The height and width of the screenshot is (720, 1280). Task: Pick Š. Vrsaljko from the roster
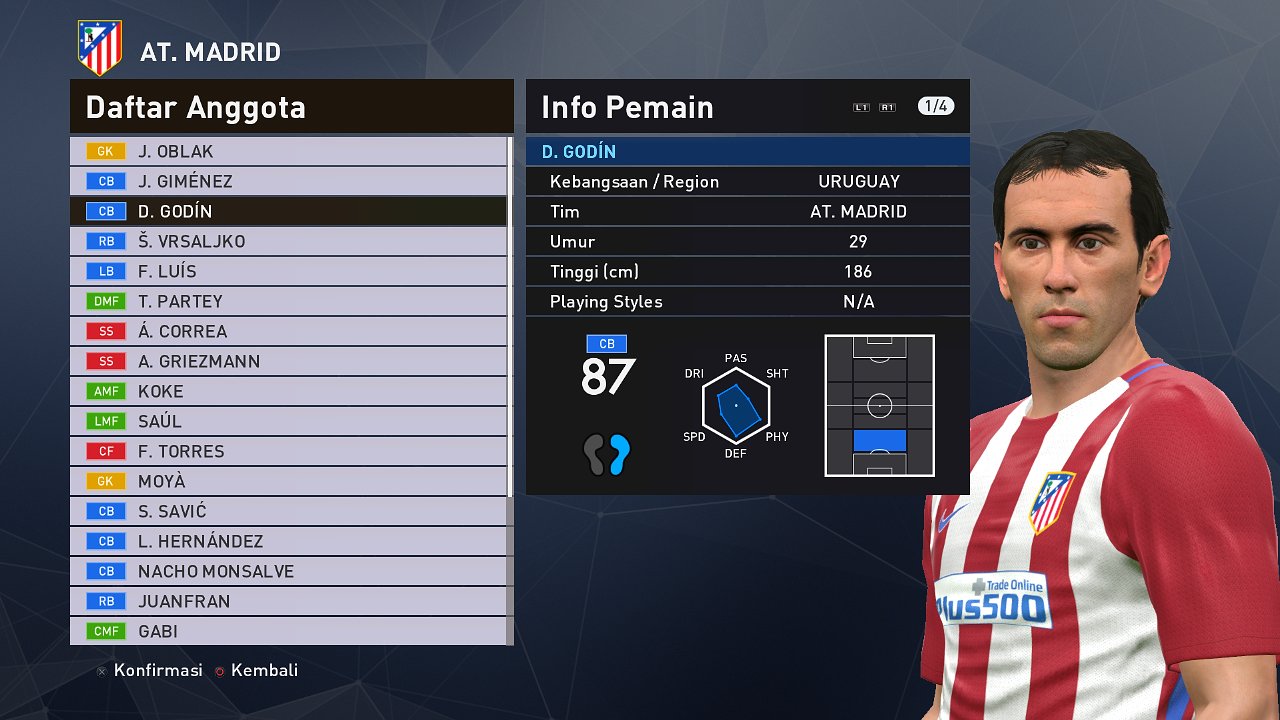pos(288,241)
